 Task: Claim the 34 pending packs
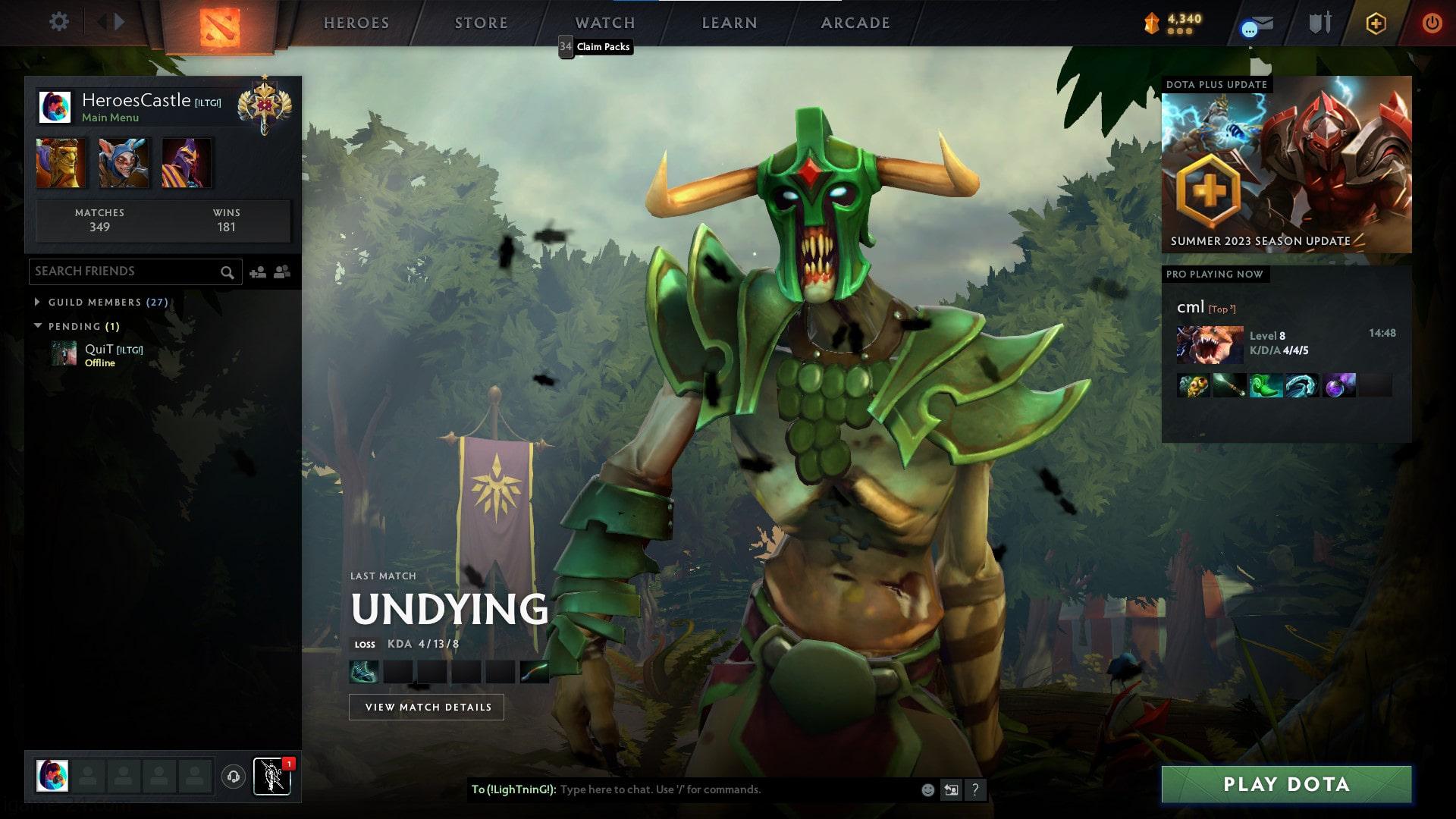coord(595,47)
